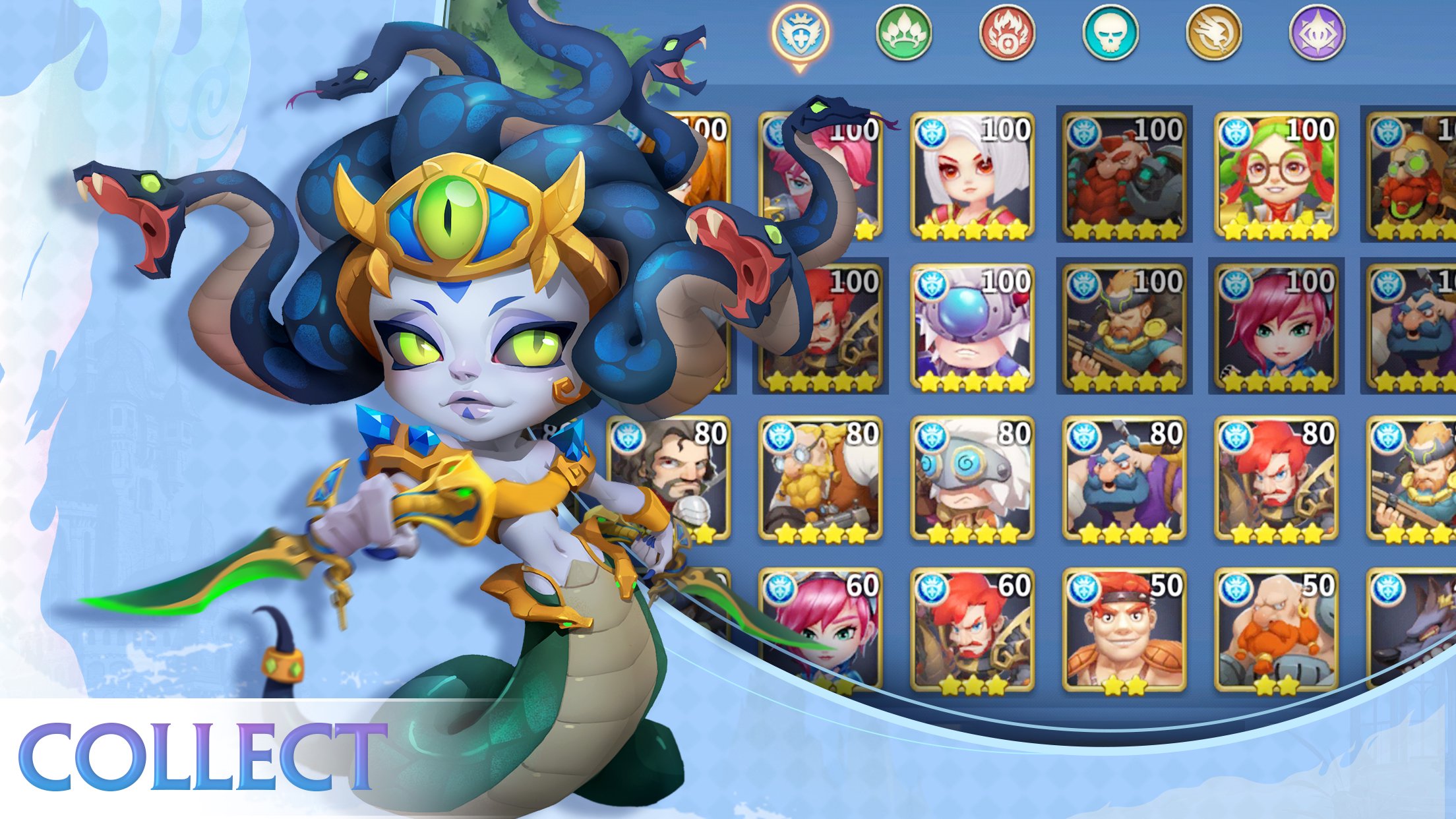This screenshot has width=1456, height=819.
Task: Select the red bandana fighter level 50
Action: point(1124,630)
